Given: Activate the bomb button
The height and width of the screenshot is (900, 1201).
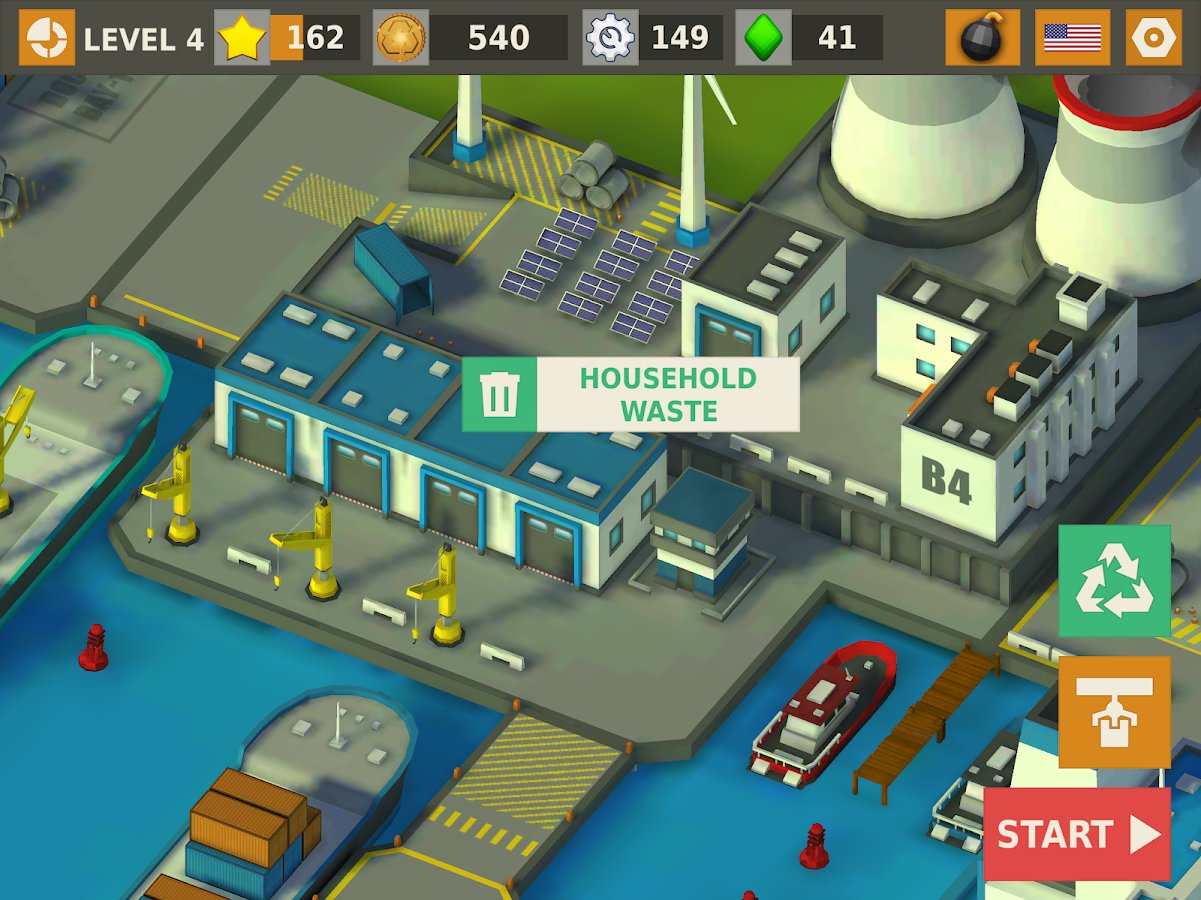Looking at the screenshot, I should (x=982, y=38).
